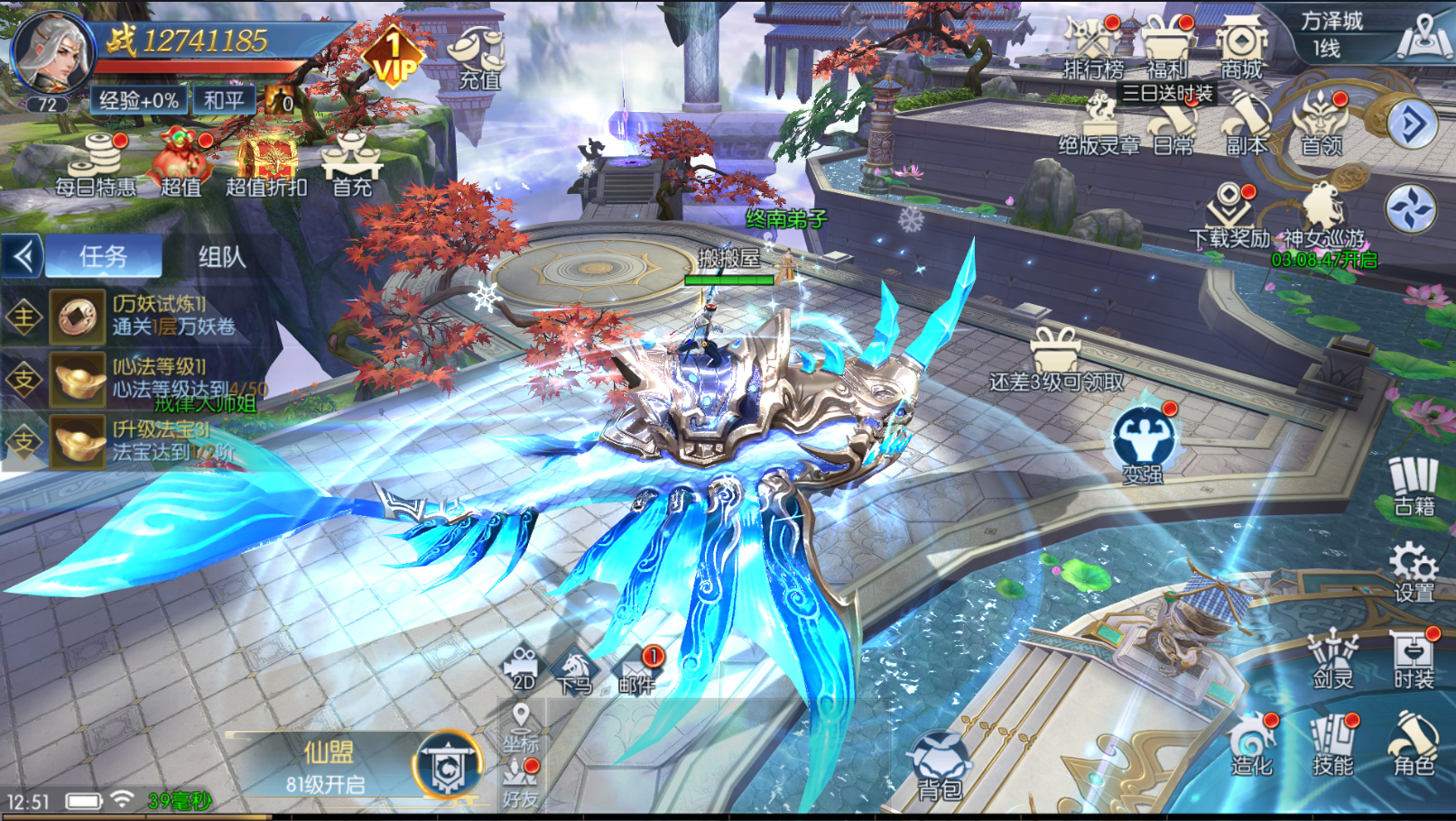Image resolution: width=1456 pixels, height=821 pixels.
Task: Open the 变强 power-up guide
Action: (1143, 442)
